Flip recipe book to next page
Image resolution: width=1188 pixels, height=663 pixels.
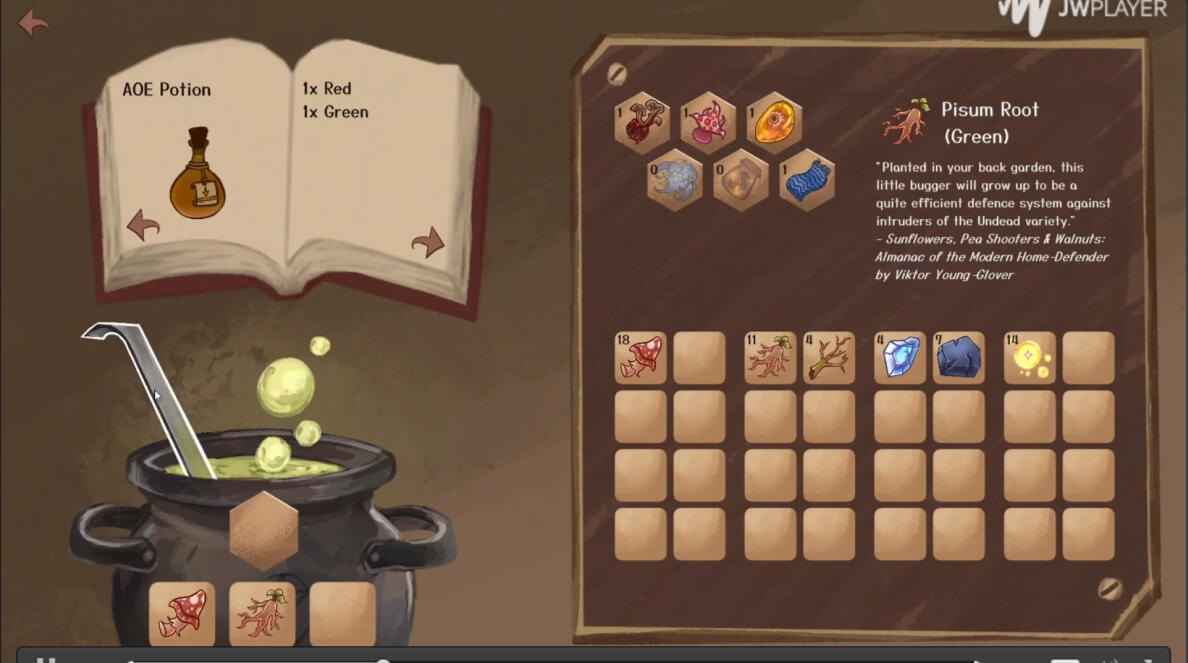pyautogui.click(x=428, y=241)
